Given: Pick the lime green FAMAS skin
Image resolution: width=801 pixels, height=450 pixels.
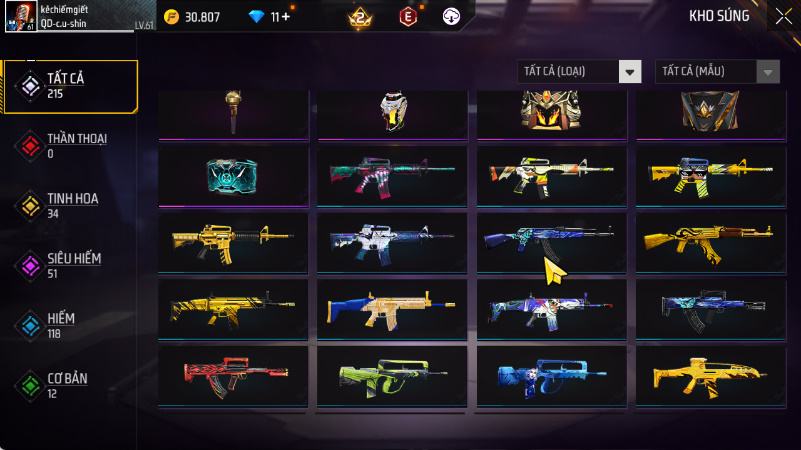Looking at the screenshot, I should click(393, 374).
